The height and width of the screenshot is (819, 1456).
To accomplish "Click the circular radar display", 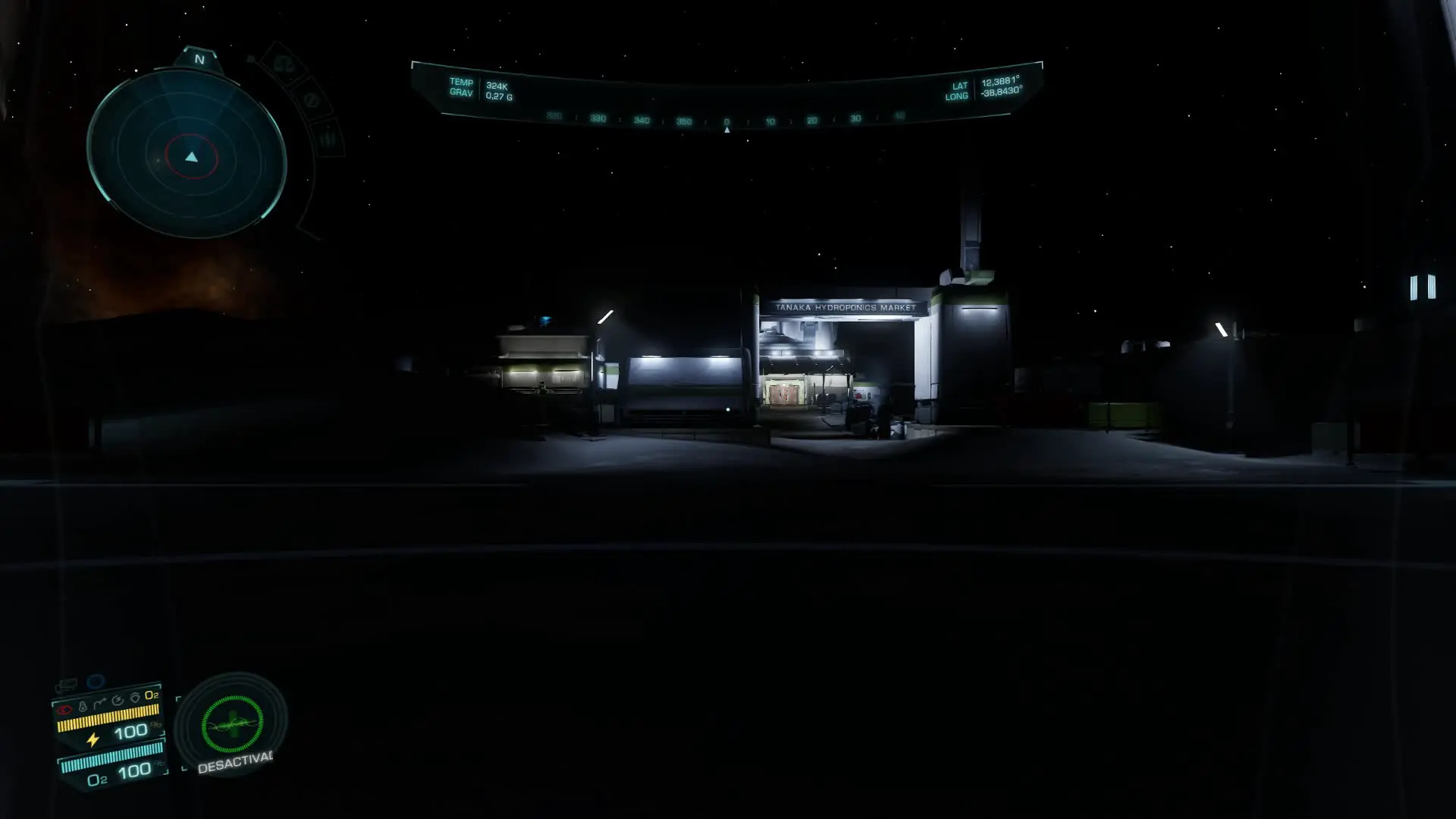I will click(x=187, y=155).
